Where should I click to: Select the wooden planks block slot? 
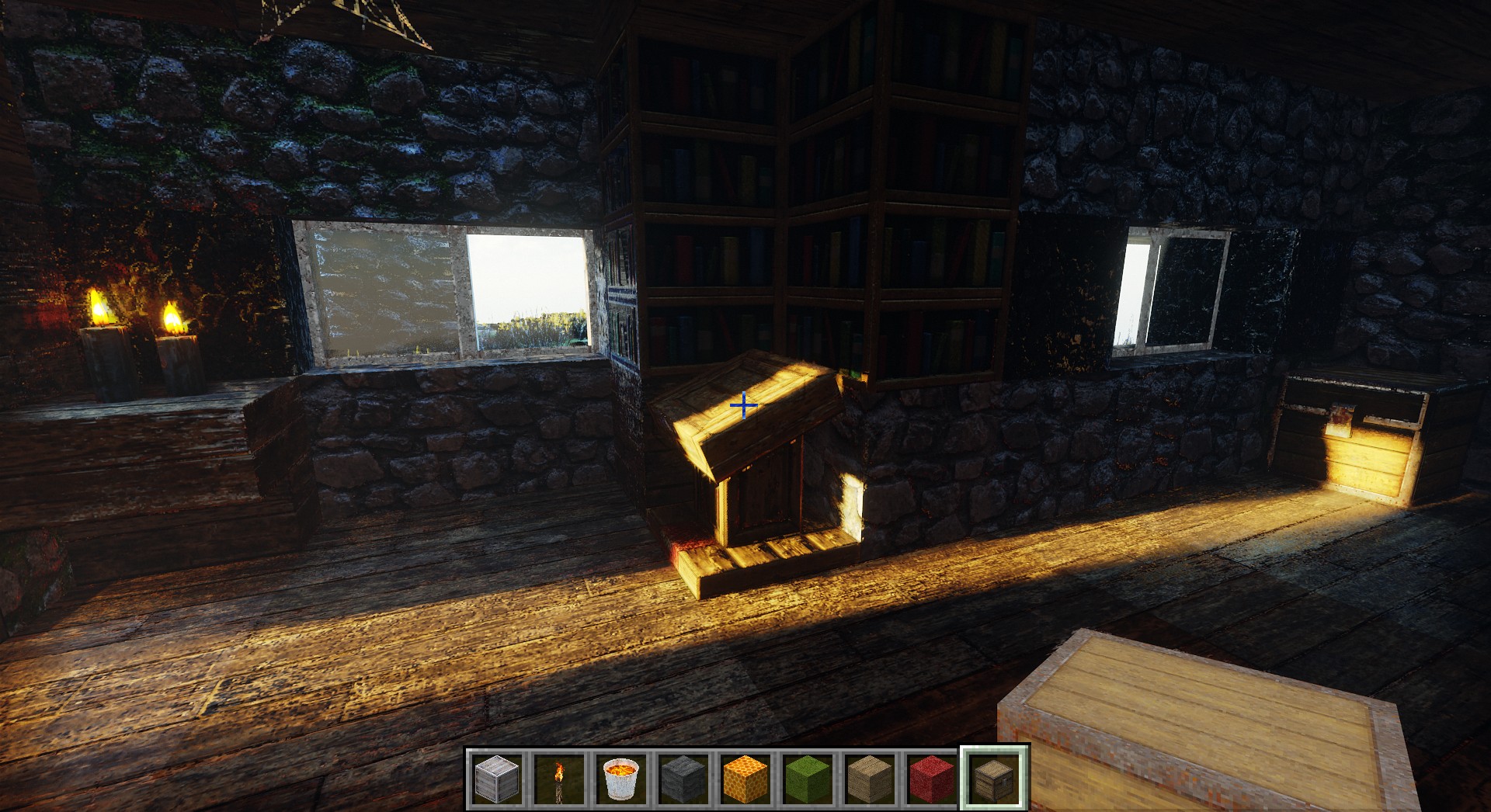click(x=870, y=778)
